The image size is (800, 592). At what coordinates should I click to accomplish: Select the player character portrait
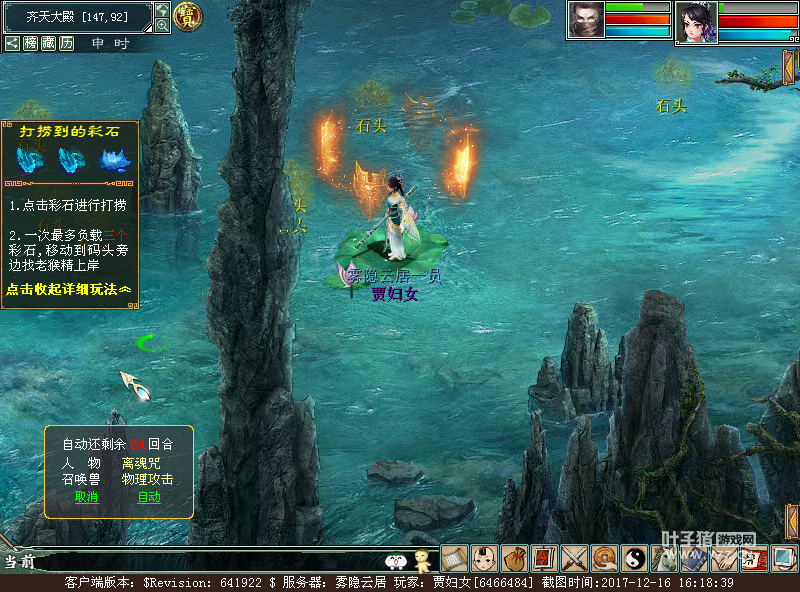pyautogui.click(x=696, y=22)
